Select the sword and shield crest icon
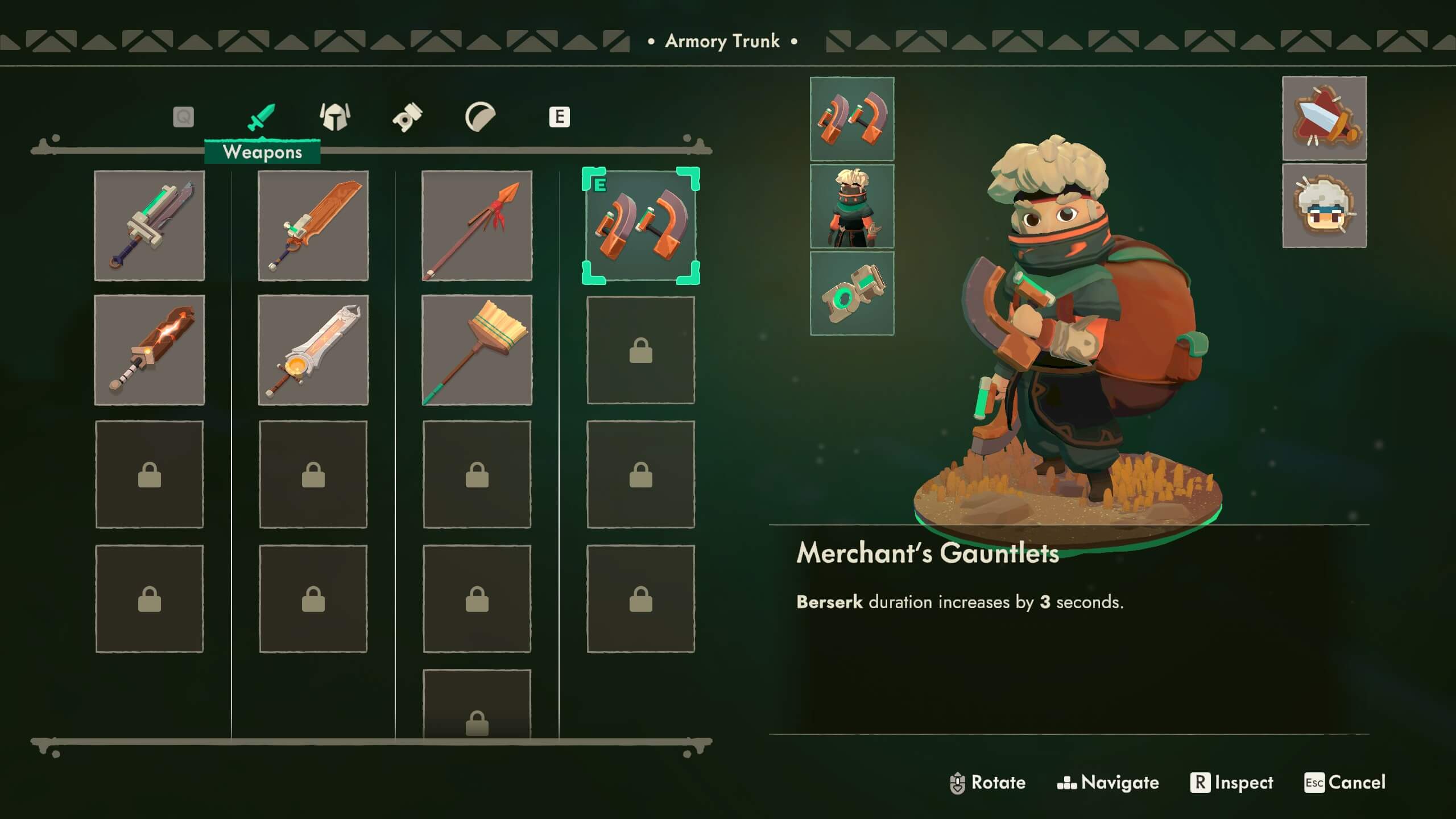The width and height of the screenshot is (1456, 819). (x=1325, y=121)
